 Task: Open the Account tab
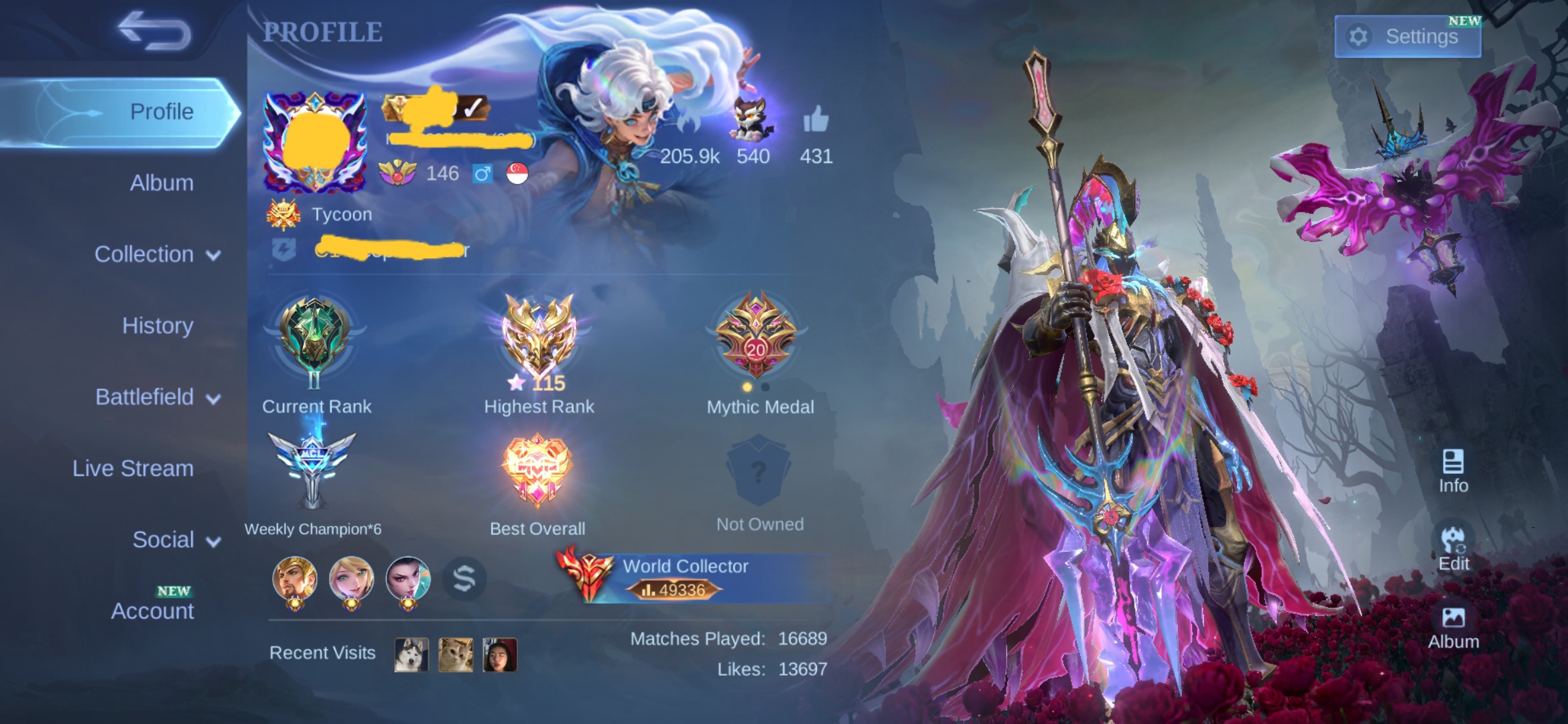coord(152,611)
